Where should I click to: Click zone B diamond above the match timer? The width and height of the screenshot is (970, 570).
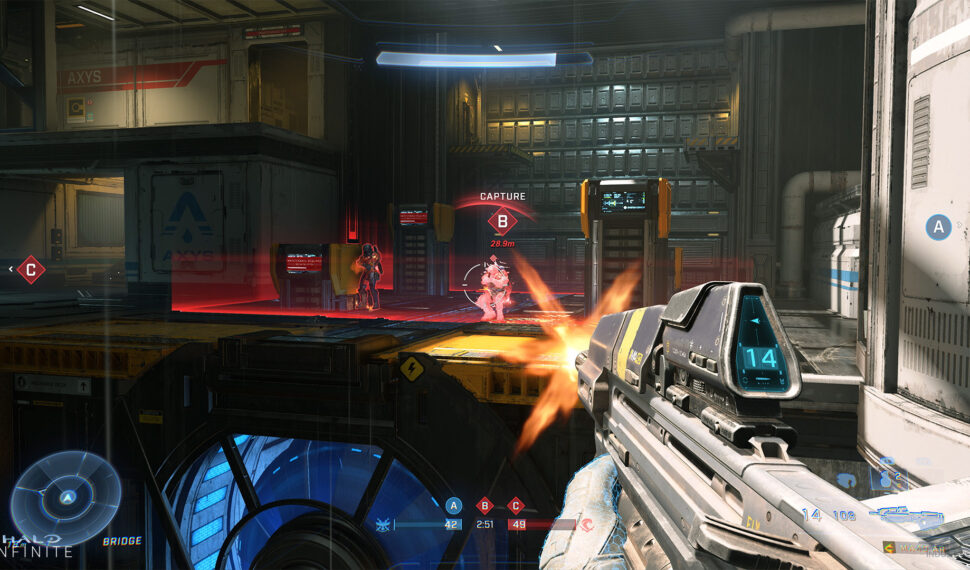tap(485, 506)
